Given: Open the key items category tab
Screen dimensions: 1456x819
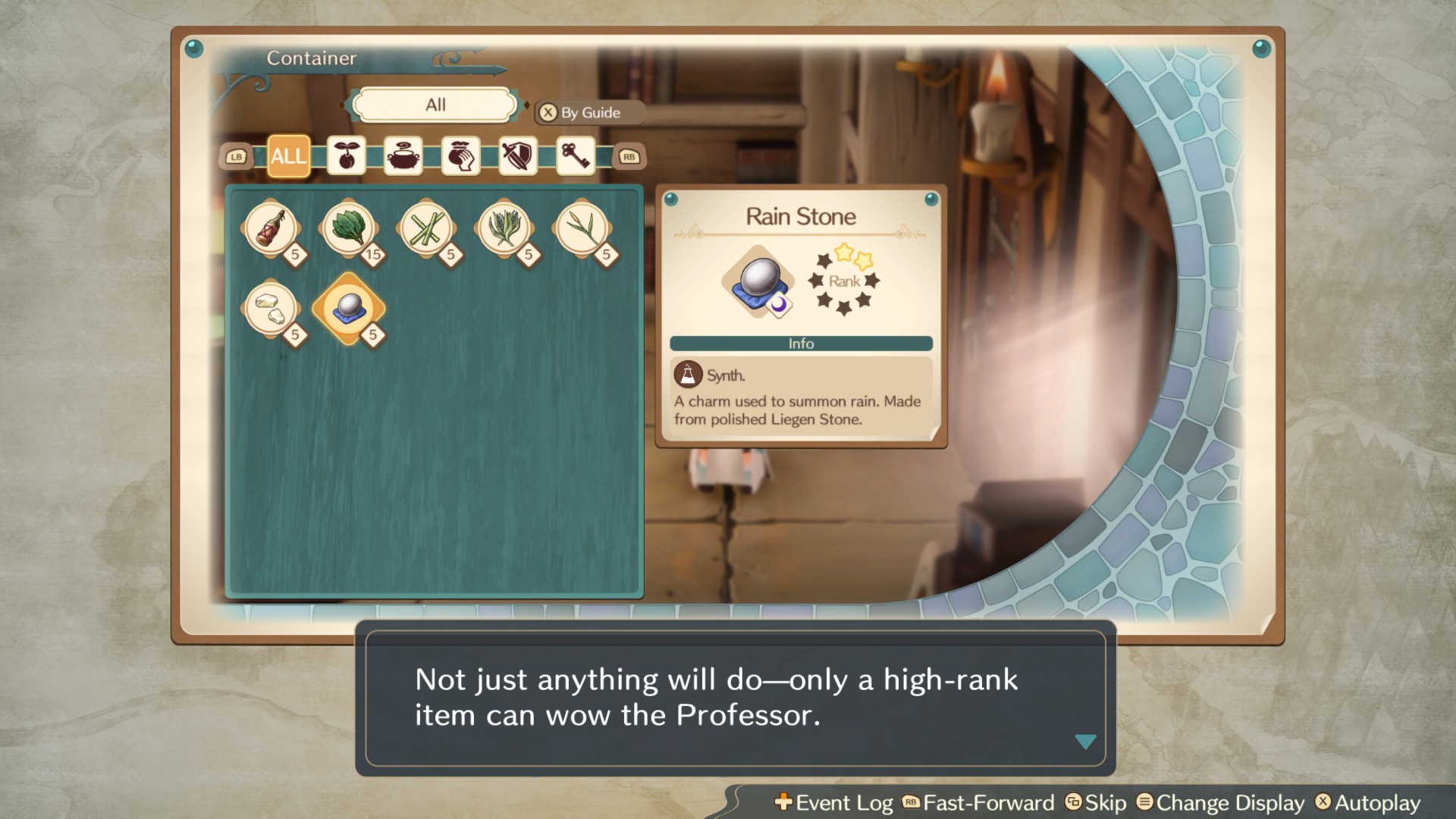Looking at the screenshot, I should [x=575, y=156].
